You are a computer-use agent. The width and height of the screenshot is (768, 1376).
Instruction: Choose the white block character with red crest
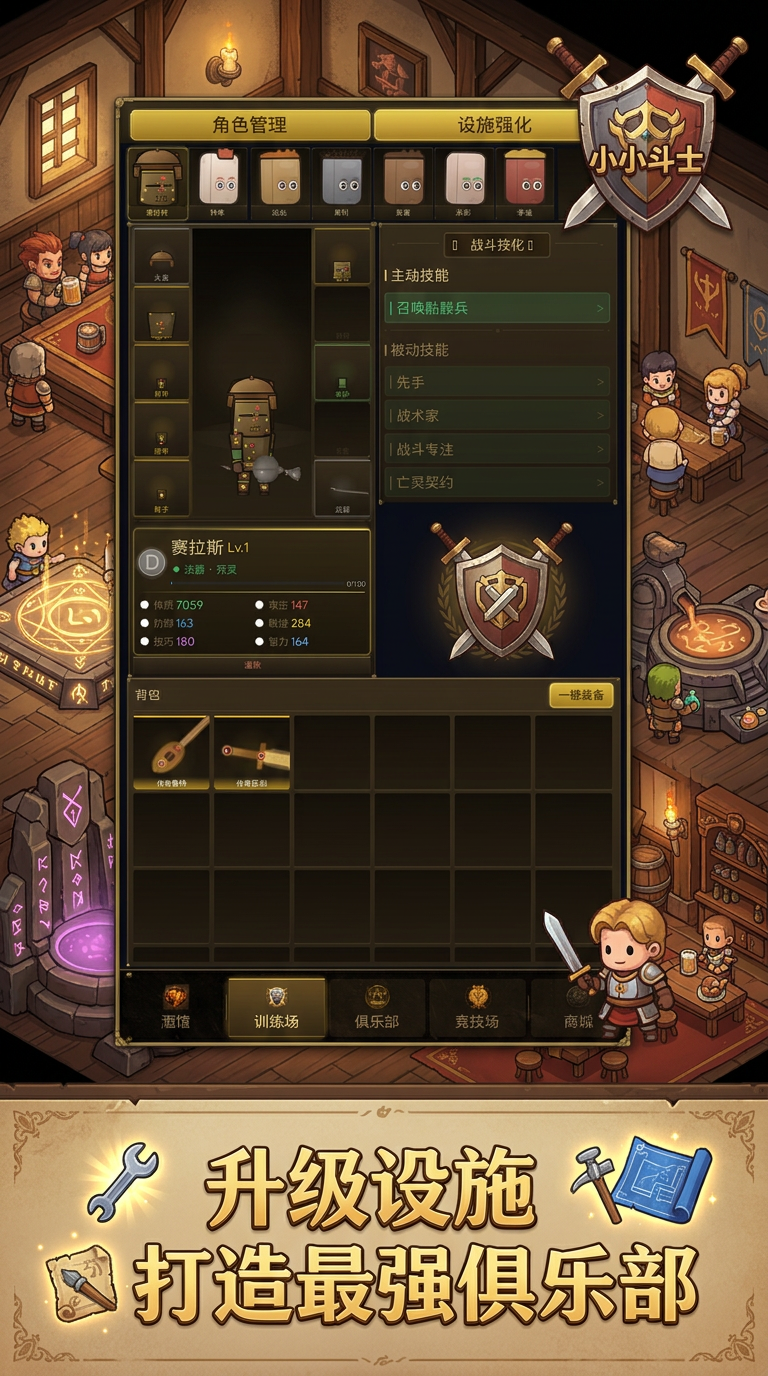pyautogui.click(x=219, y=182)
